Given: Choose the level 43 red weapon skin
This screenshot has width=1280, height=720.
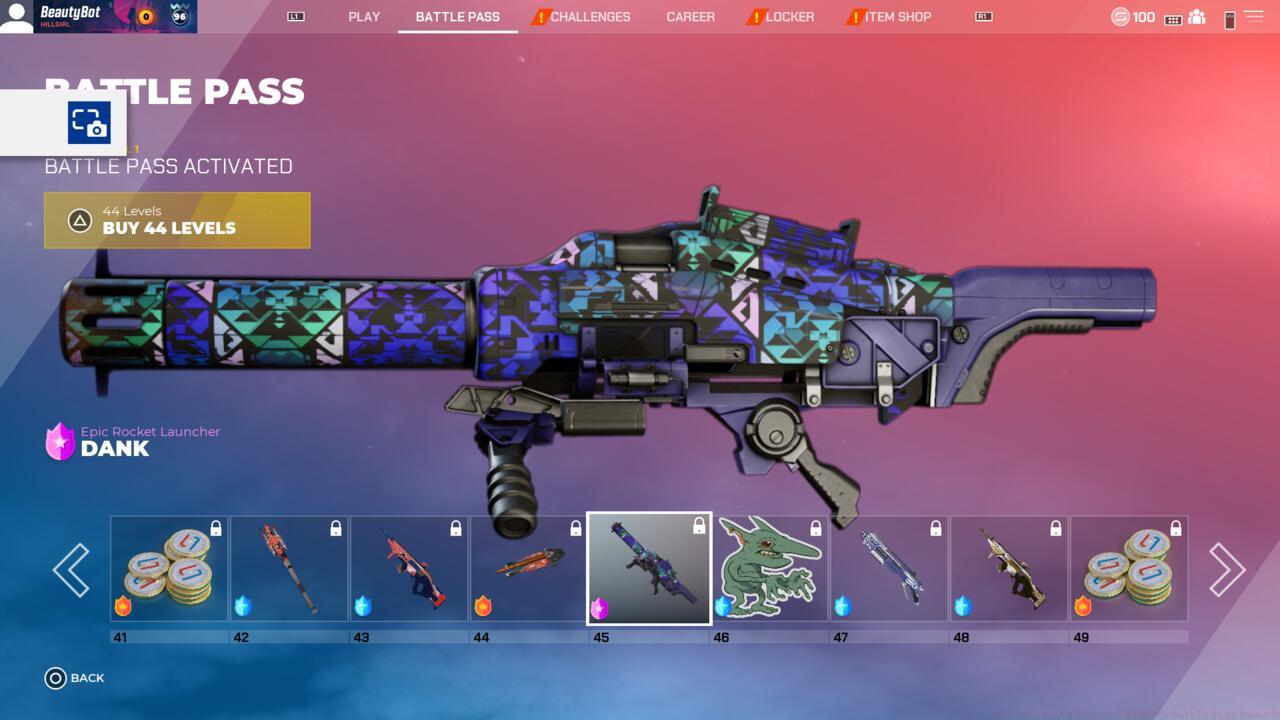Looking at the screenshot, I should [409, 569].
